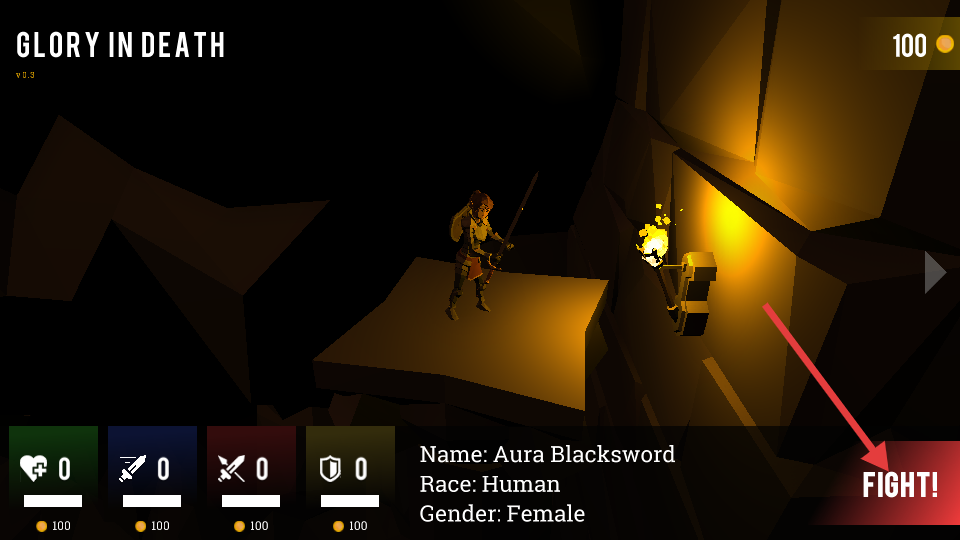Upgrade the green heart health stat
This screenshot has height=540, width=960.
(53, 470)
